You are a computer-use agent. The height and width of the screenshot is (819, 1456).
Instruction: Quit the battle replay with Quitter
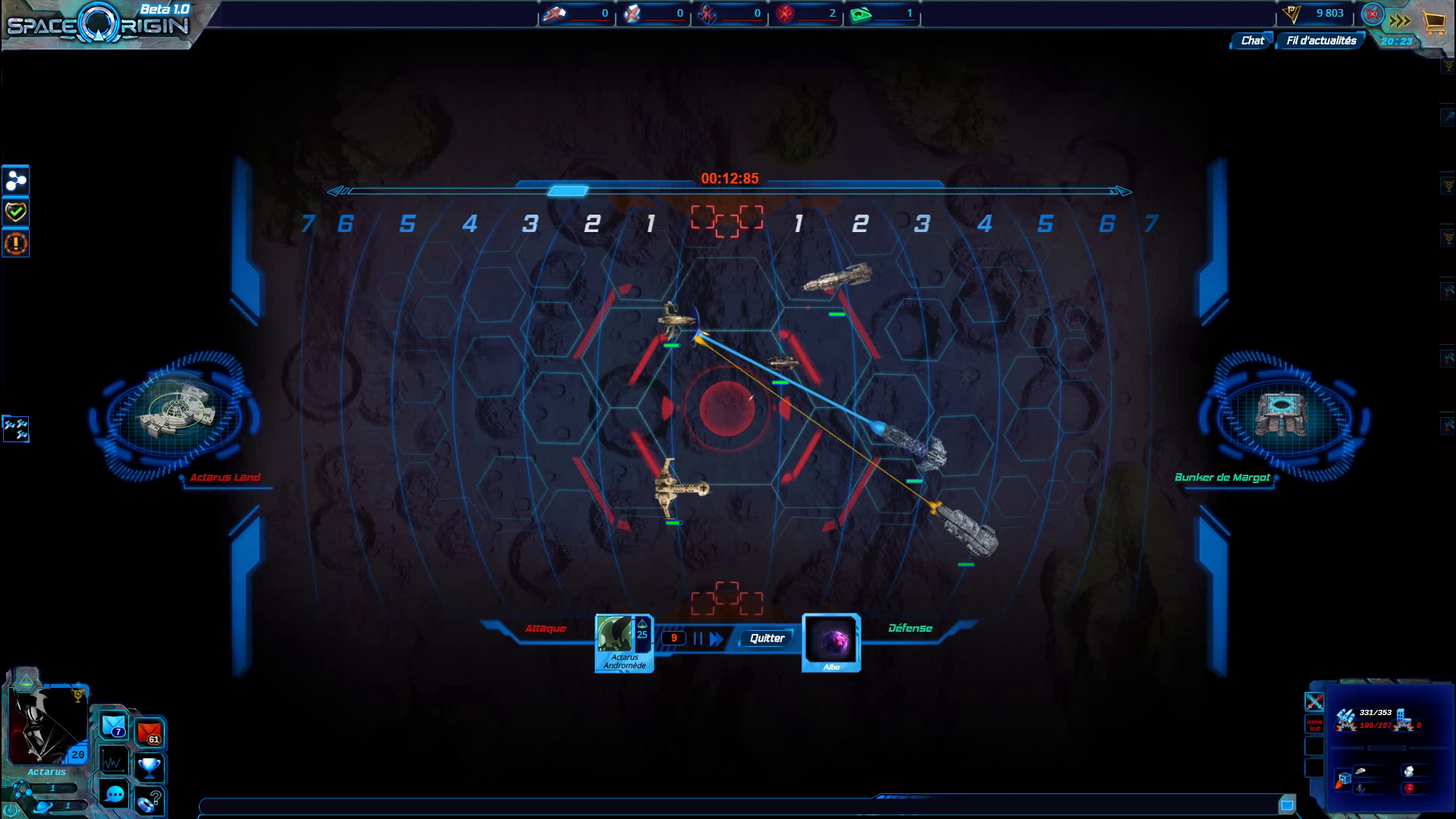click(767, 639)
